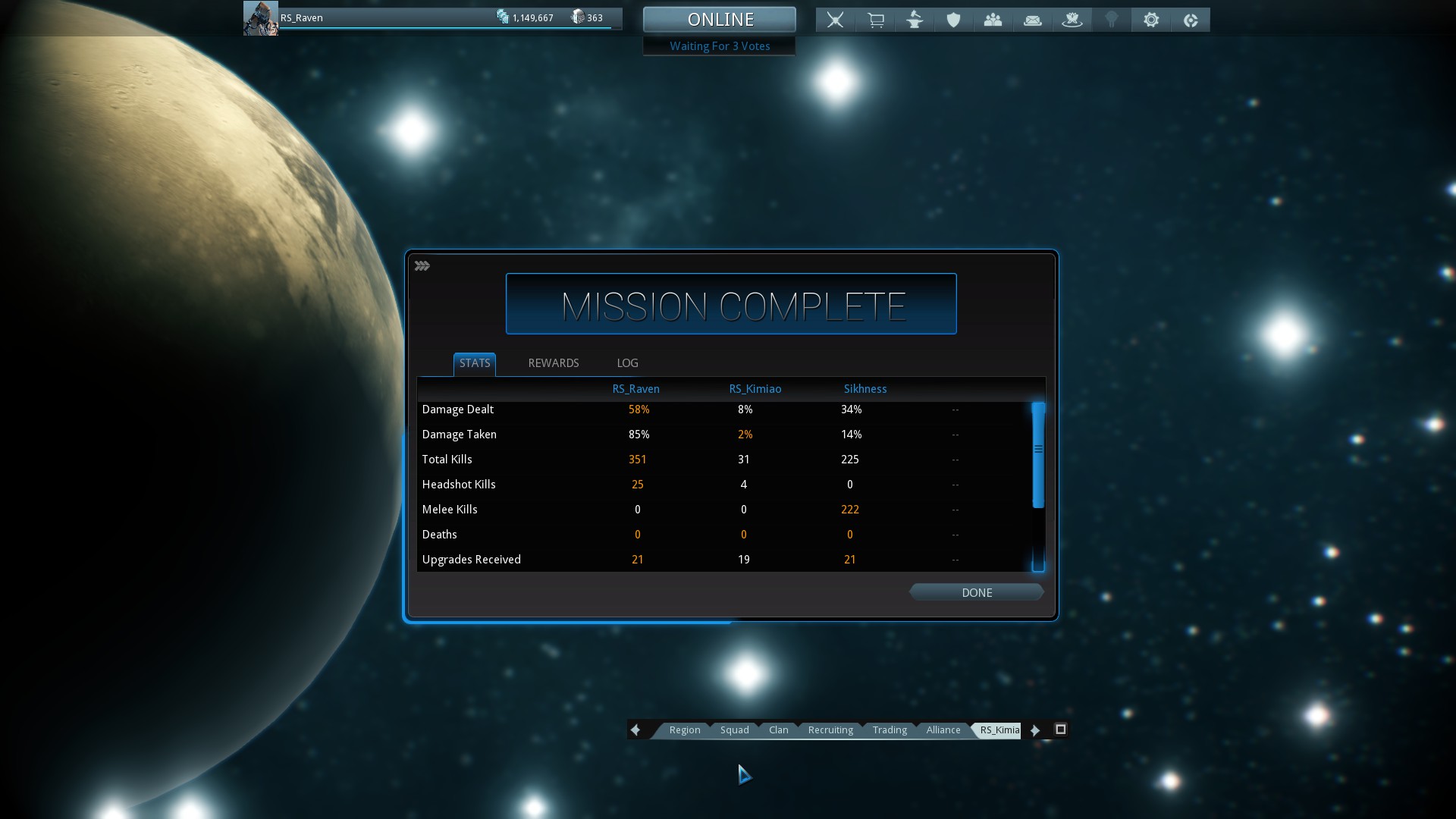Open the Recruiting chat tab
Image resolution: width=1456 pixels, height=819 pixels.
830,730
